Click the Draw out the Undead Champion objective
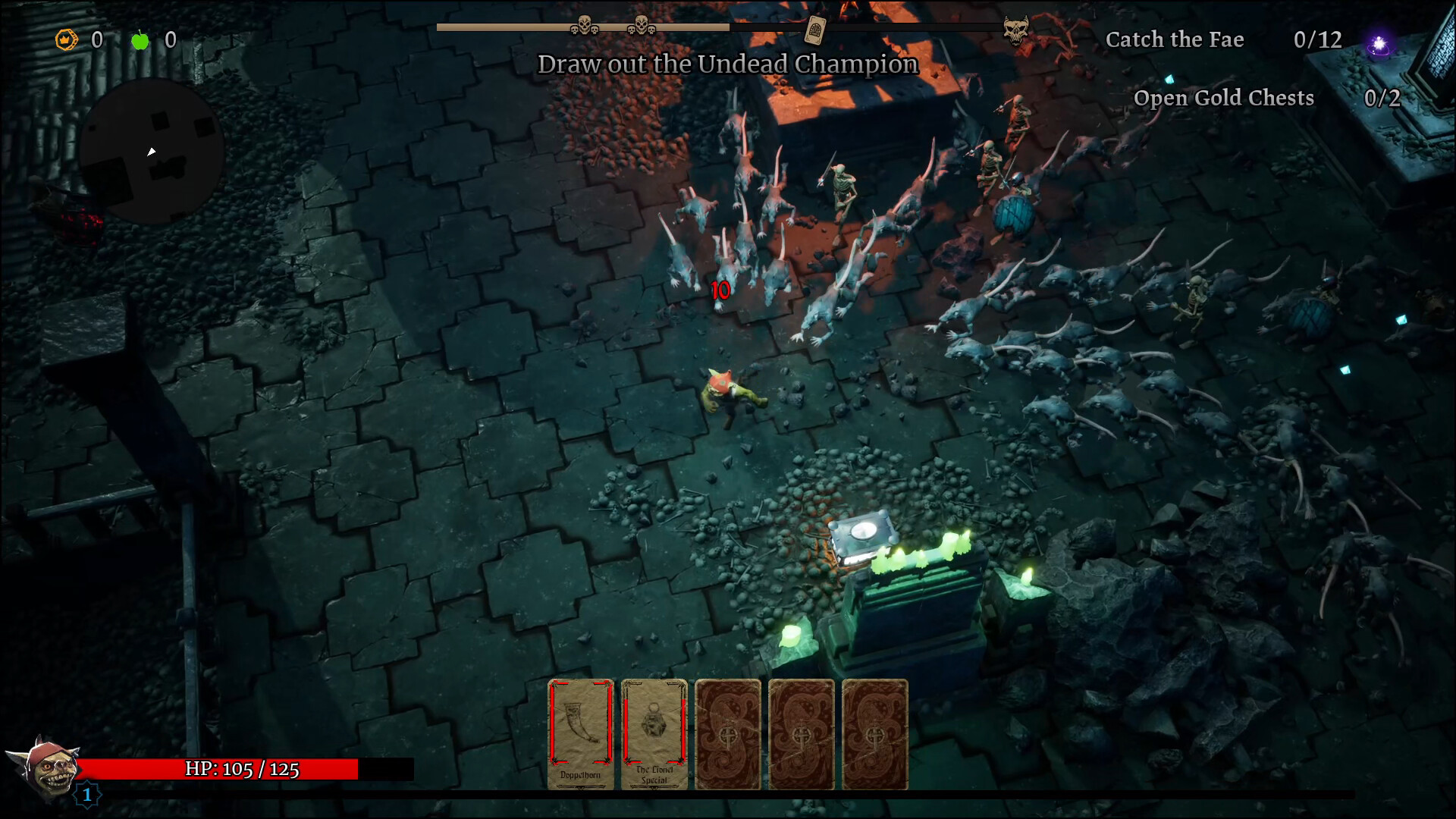This screenshot has height=819, width=1456. tap(727, 64)
